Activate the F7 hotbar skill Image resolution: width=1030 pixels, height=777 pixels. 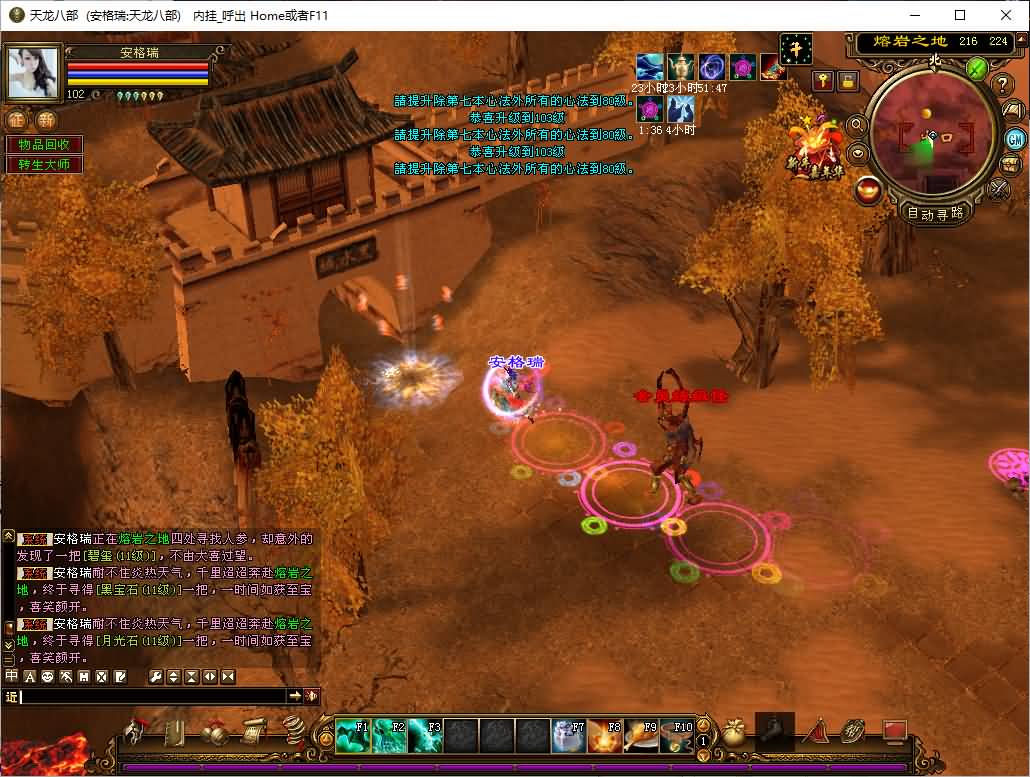(568, 736)
